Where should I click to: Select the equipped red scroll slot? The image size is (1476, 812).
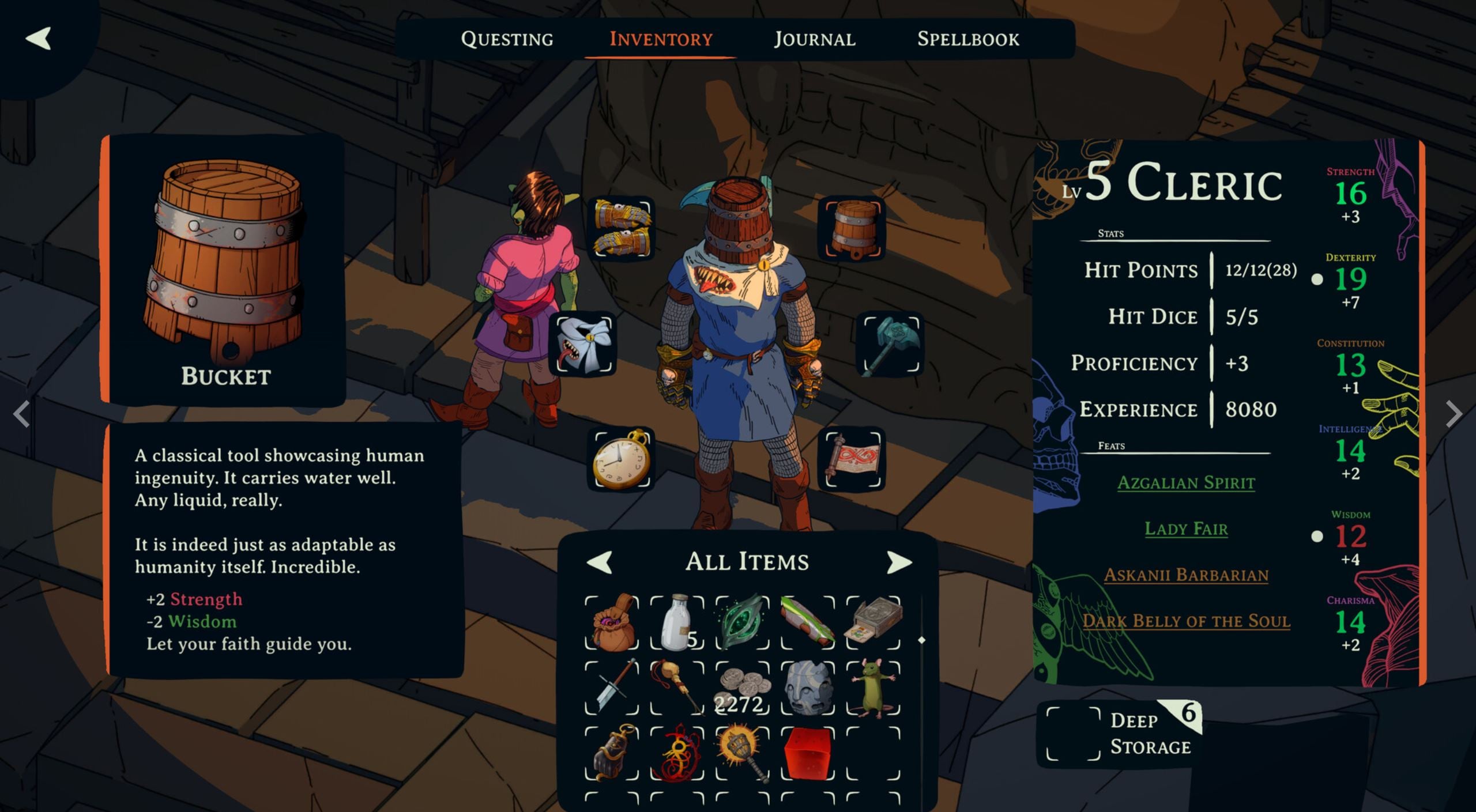(853, 459)
